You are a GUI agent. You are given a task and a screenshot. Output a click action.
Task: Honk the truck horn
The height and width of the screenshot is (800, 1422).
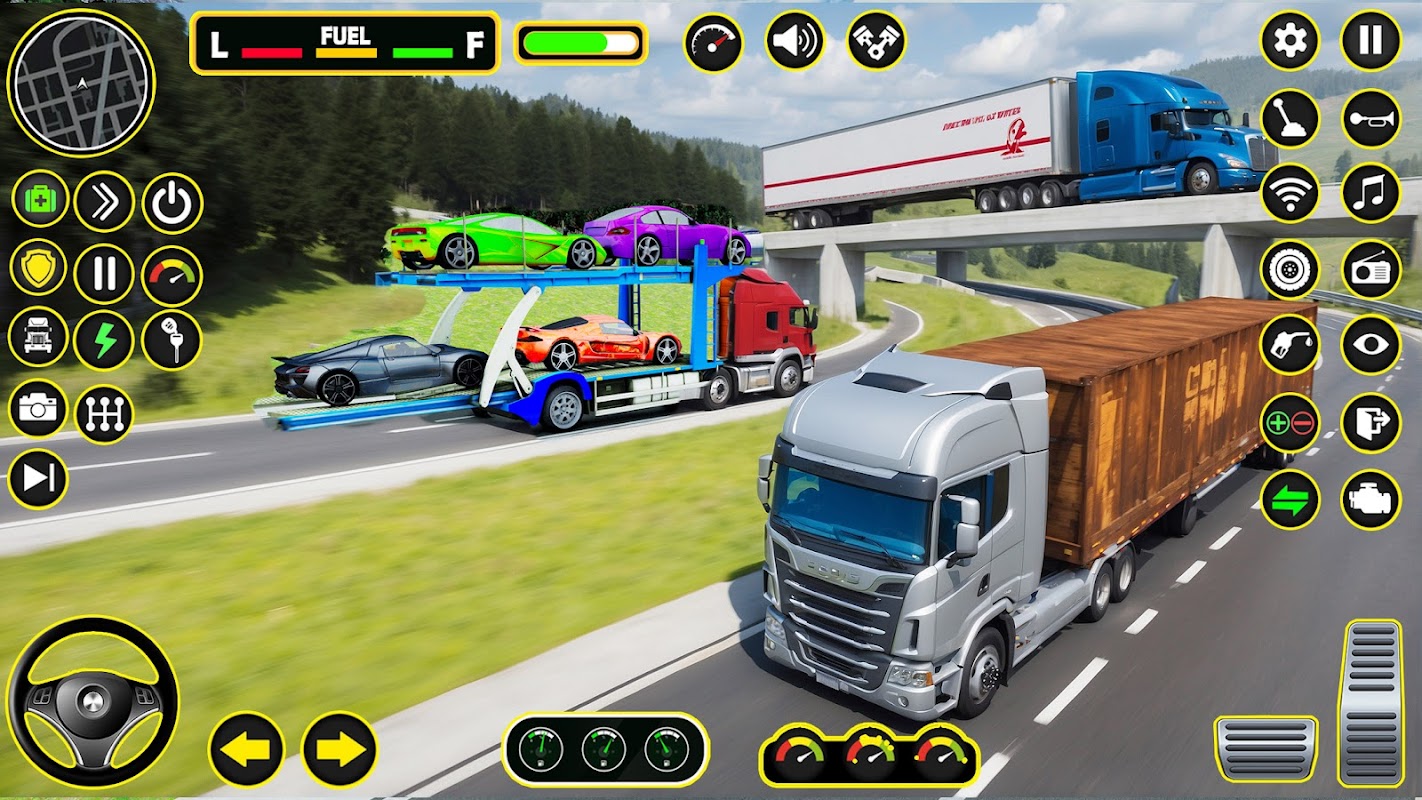1371,119
